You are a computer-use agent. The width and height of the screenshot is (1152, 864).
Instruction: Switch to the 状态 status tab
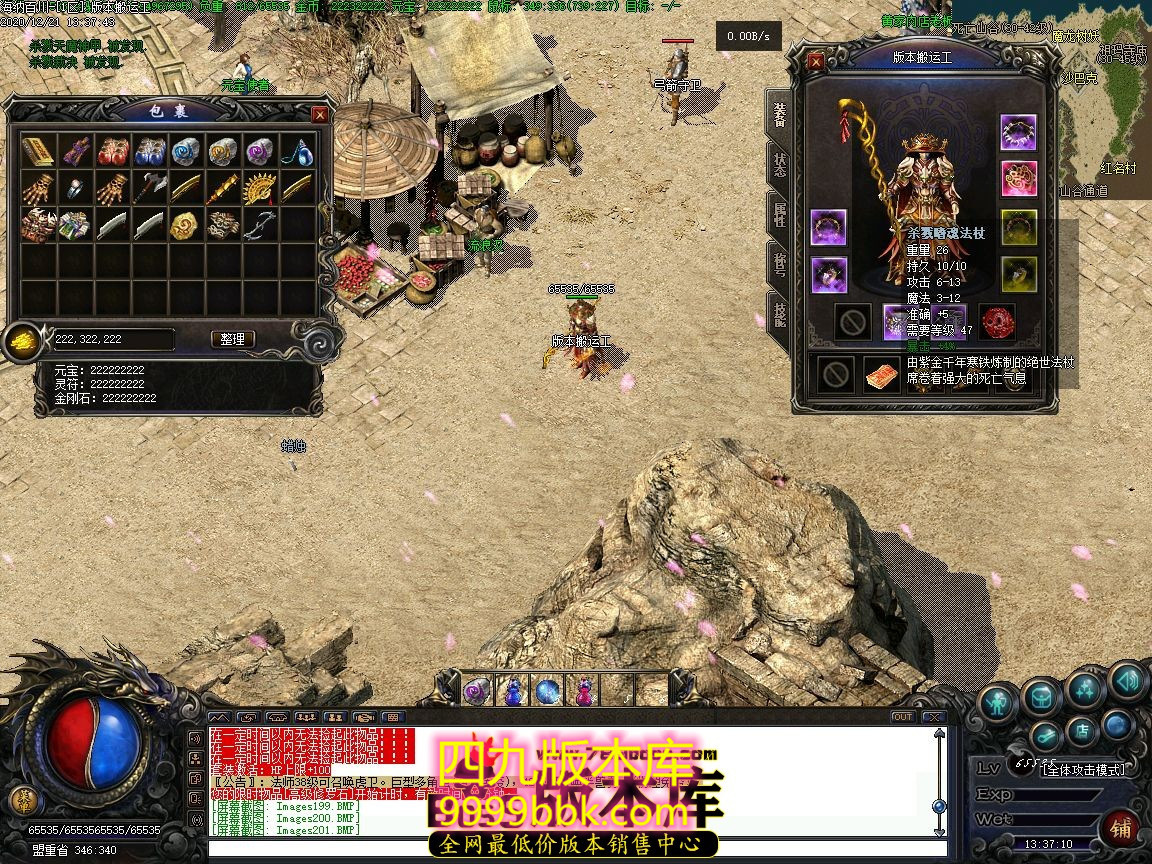tap(779, 163)
